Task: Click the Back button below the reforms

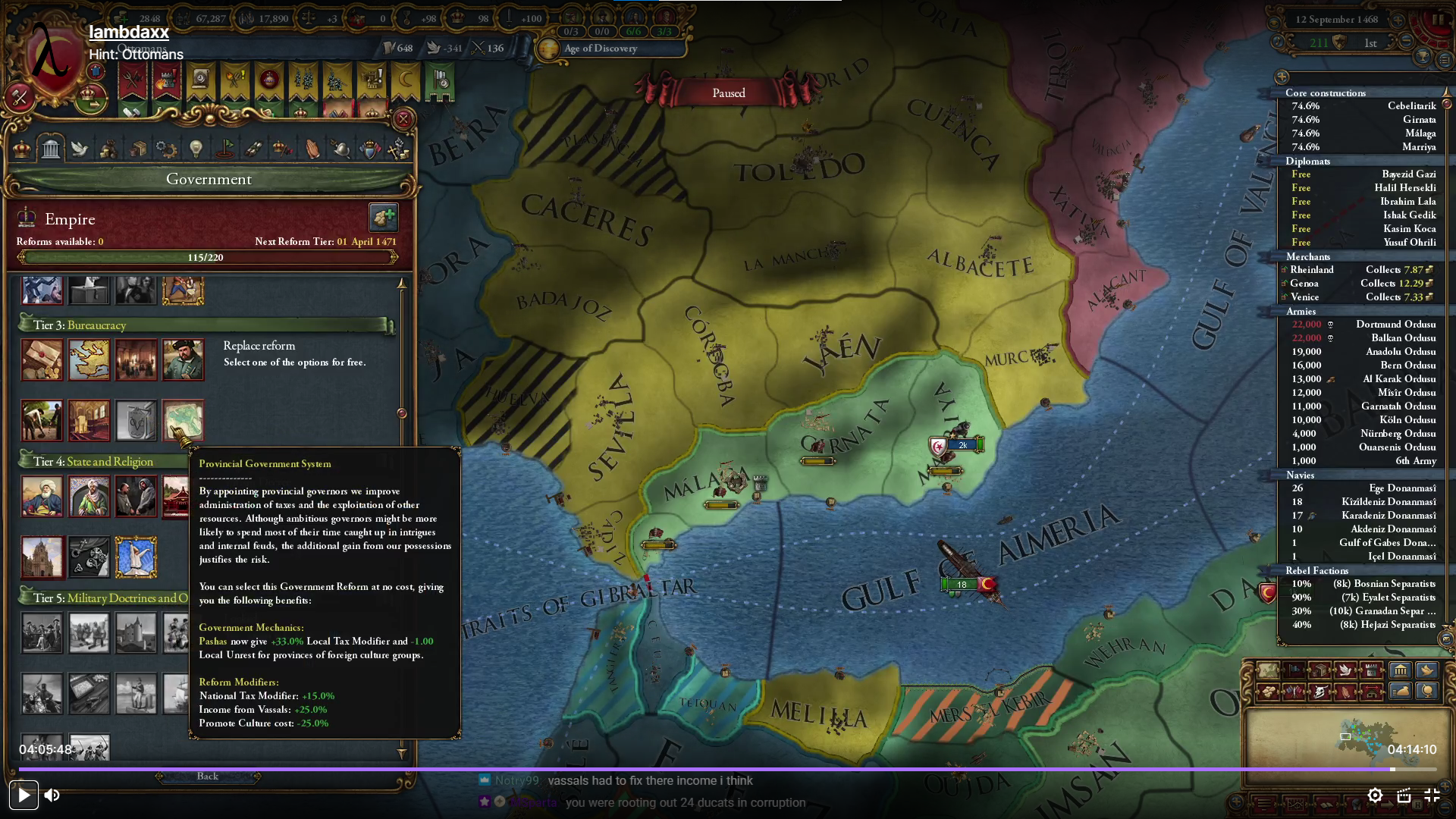Action: pyautogui.click(x=207, y=777)
